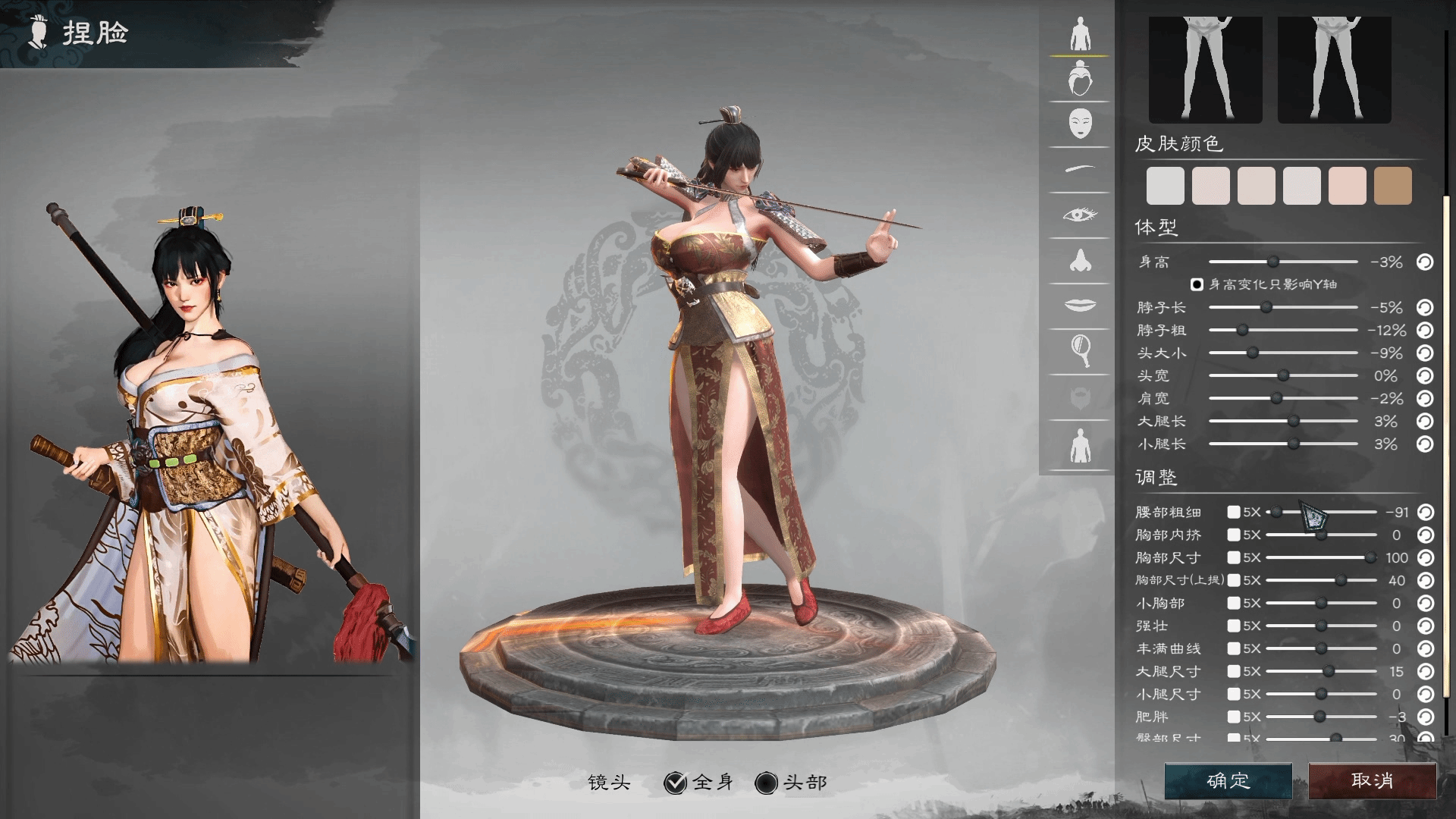Switch camera to 头部 head view
Screen dimensions: 1456x819
click(x=767, y=783)
